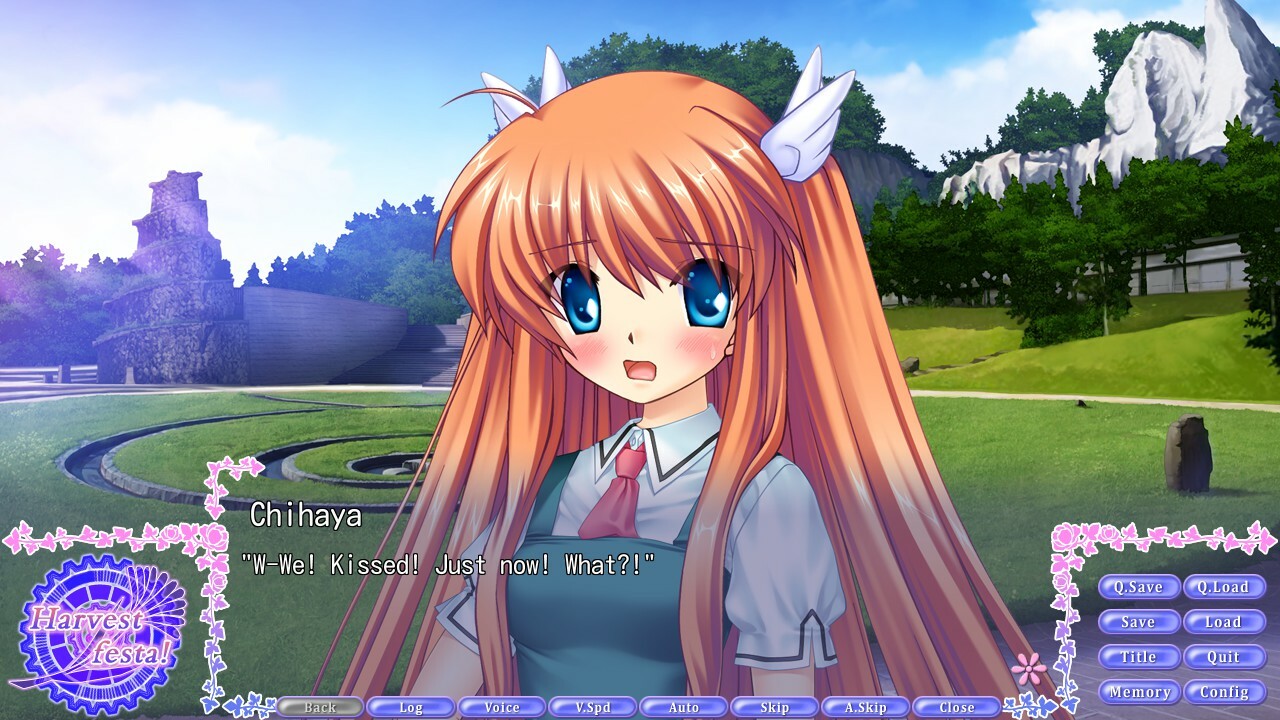The height and width of the screenshot is (720, 1280).
Task: Open the Load screen
Action: (x=1224, y=622)
